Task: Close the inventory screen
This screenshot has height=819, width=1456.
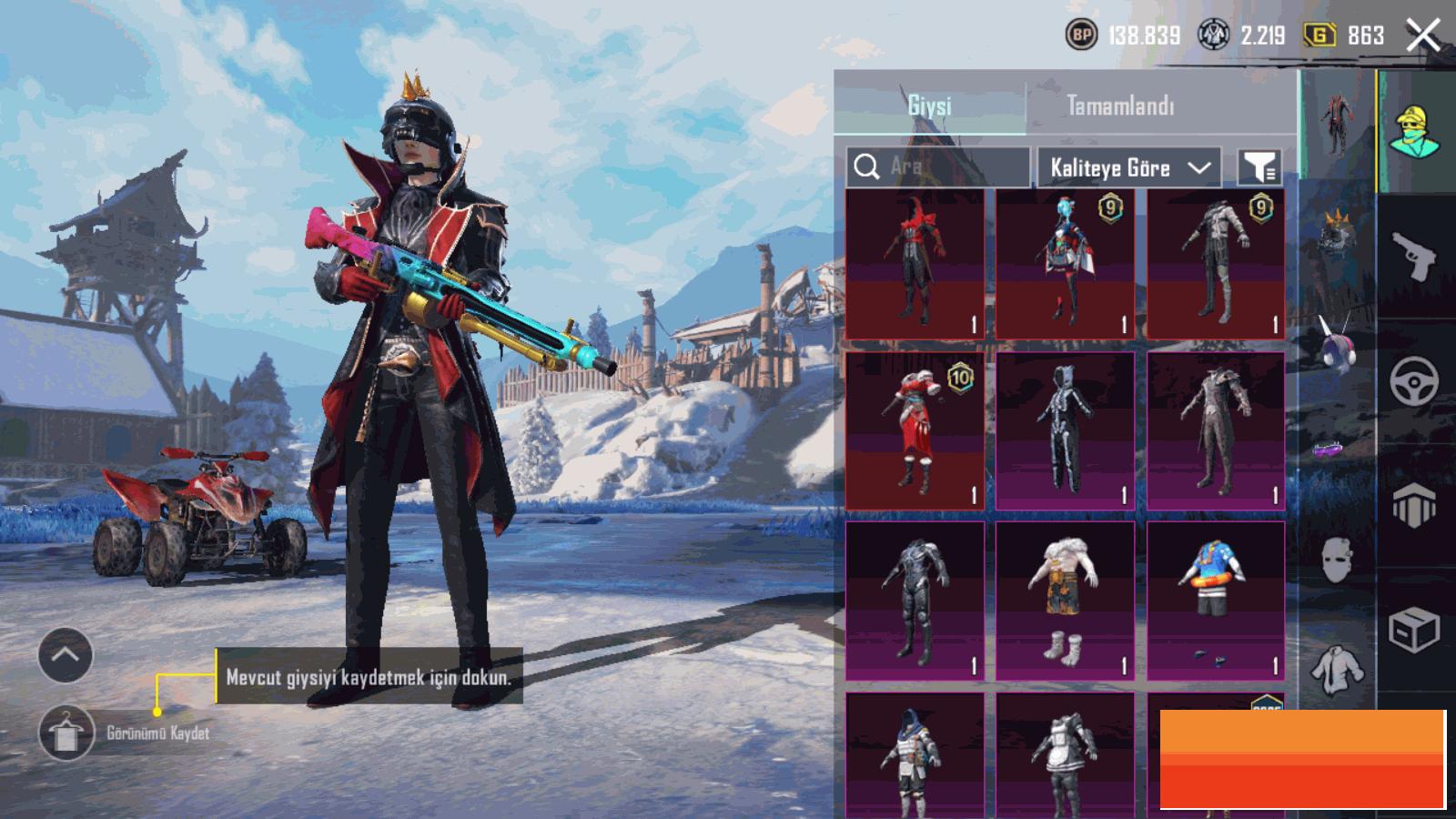Action: pyautogui.click(x=1422, y=36)
